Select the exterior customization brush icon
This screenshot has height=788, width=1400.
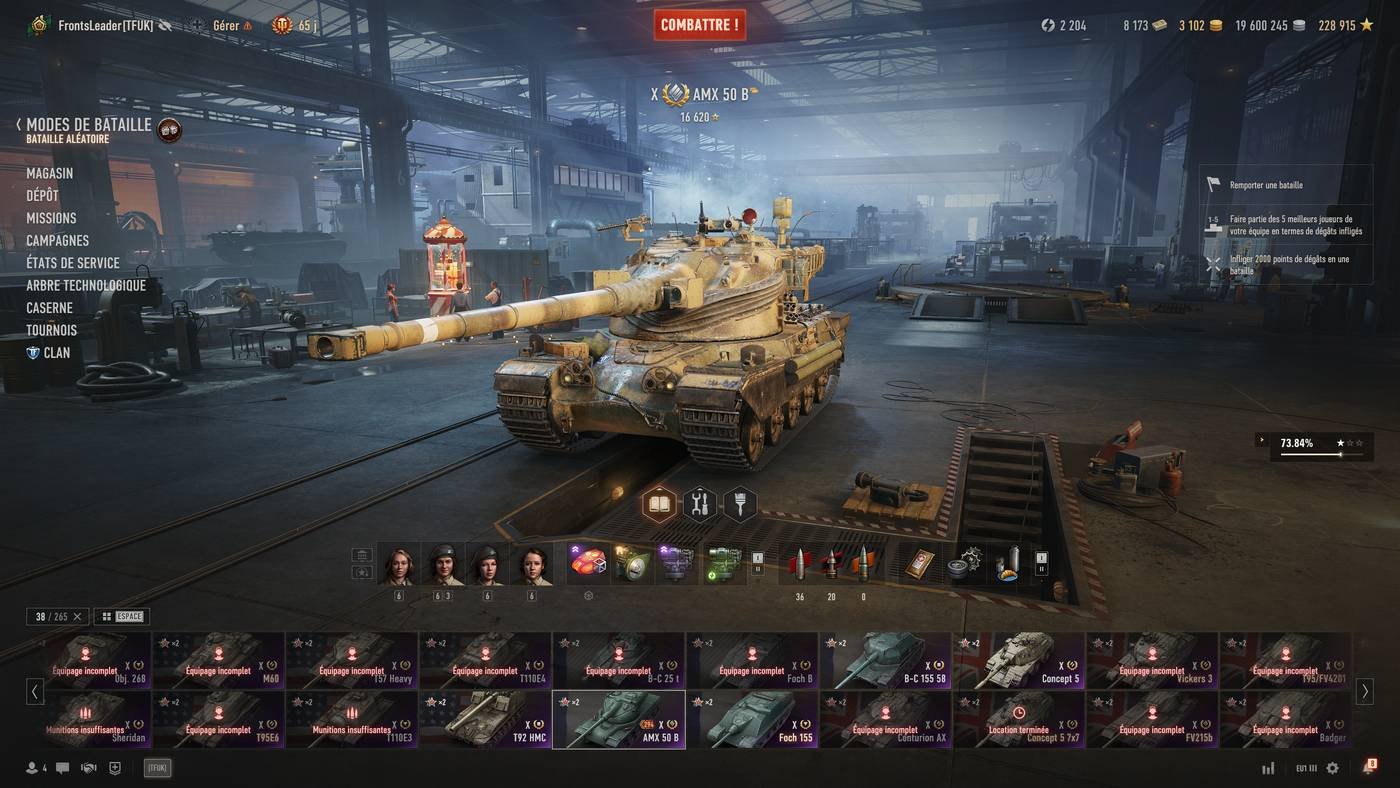pos(739,503)
